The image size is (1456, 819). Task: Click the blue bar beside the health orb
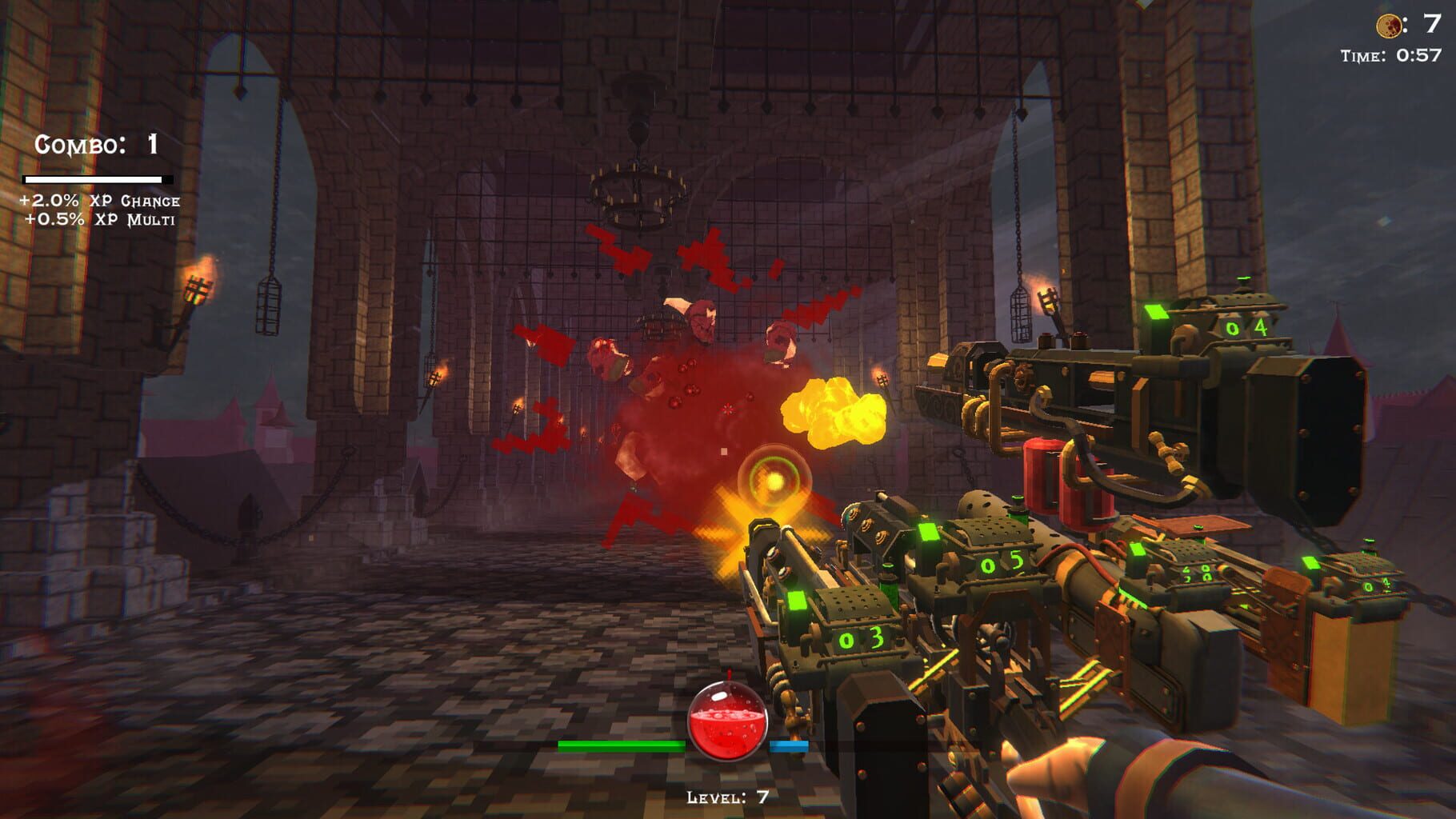coord(788,745)
